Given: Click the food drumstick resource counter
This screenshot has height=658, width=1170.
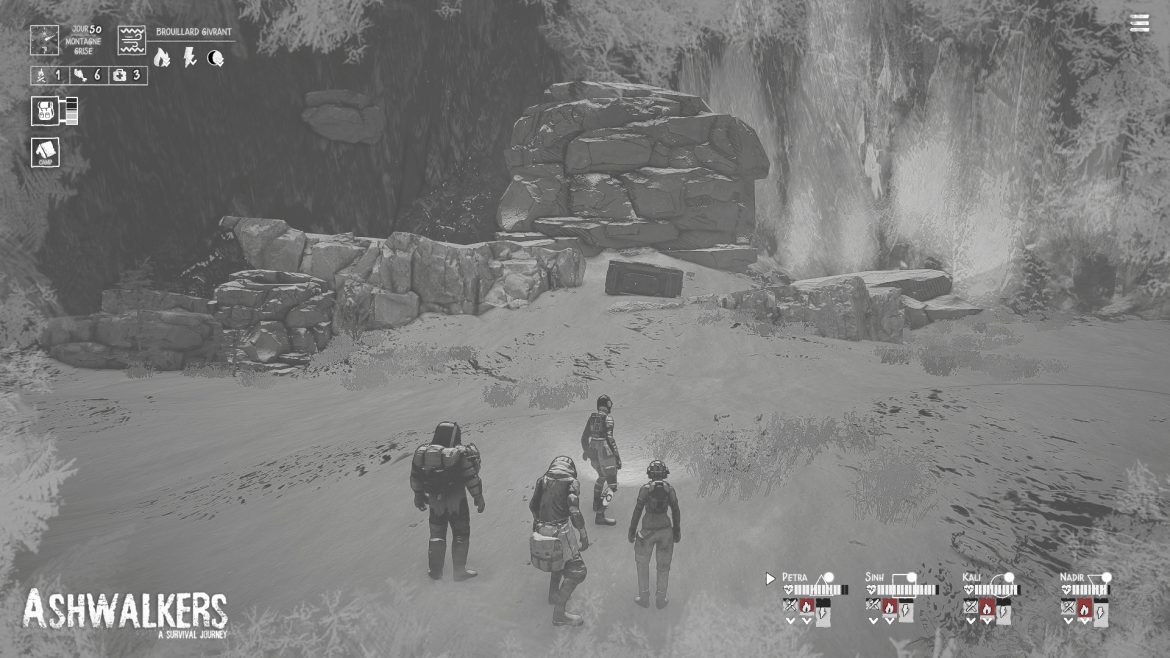Looking at the screenshot, I should tap(88, 75).
